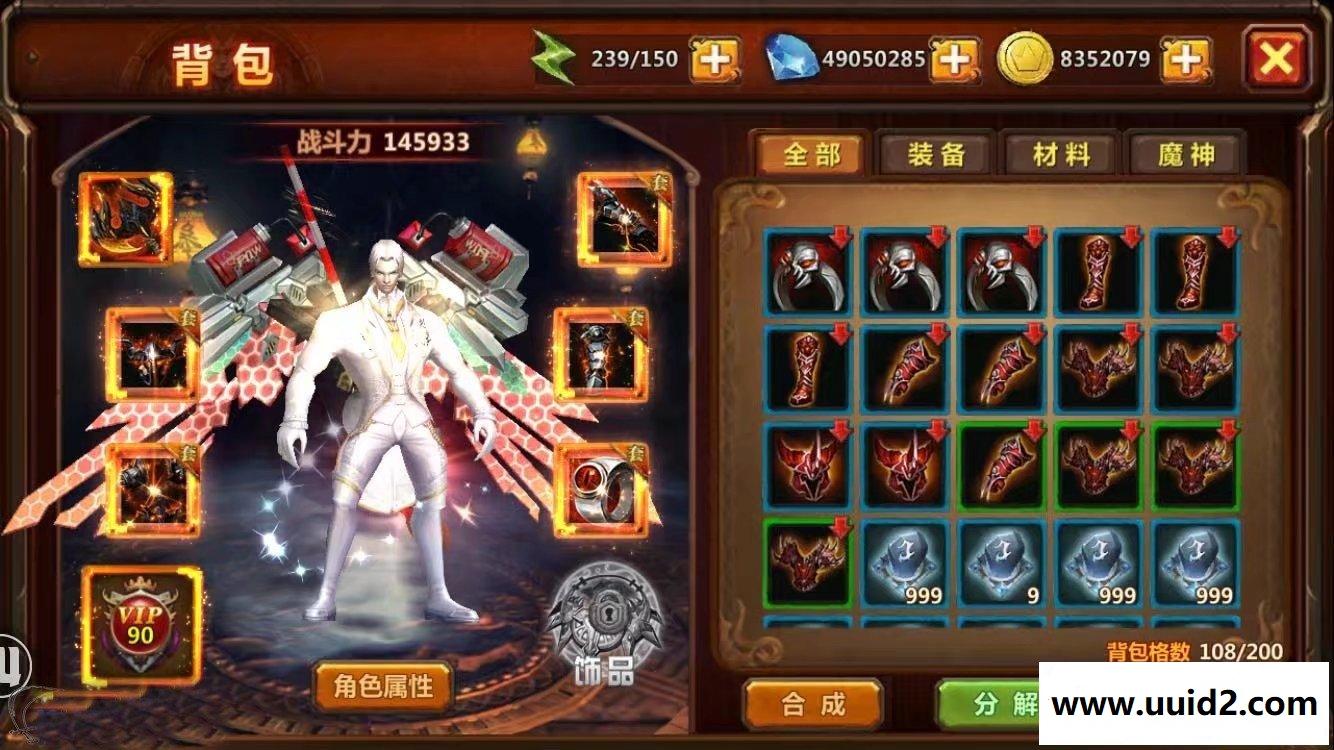Switch to the 装备 (Equipment) tab

(938, 154)
